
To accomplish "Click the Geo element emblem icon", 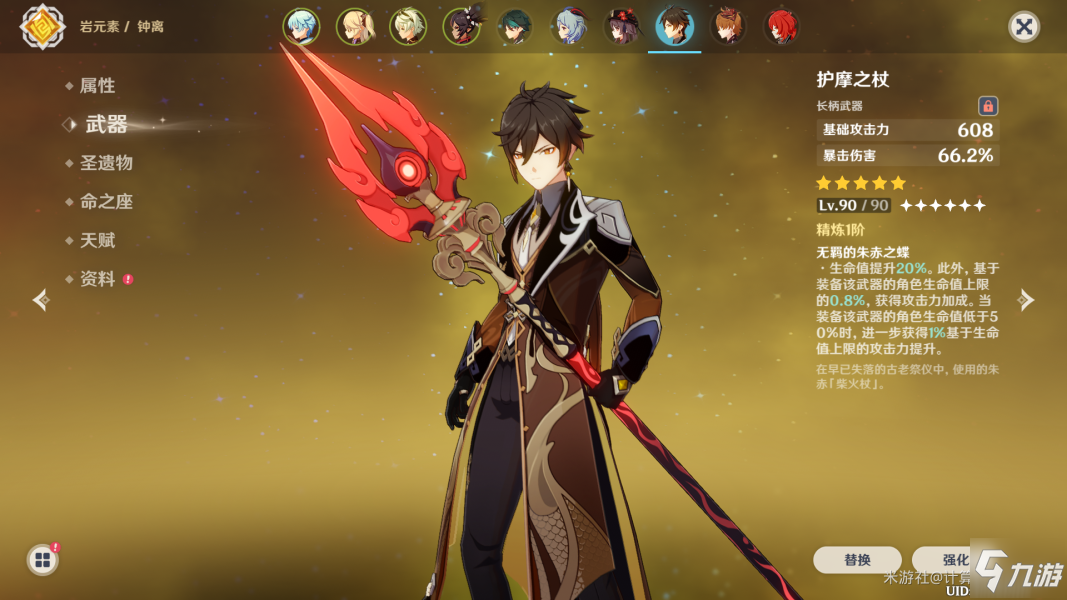I will (x=42, y=27).
